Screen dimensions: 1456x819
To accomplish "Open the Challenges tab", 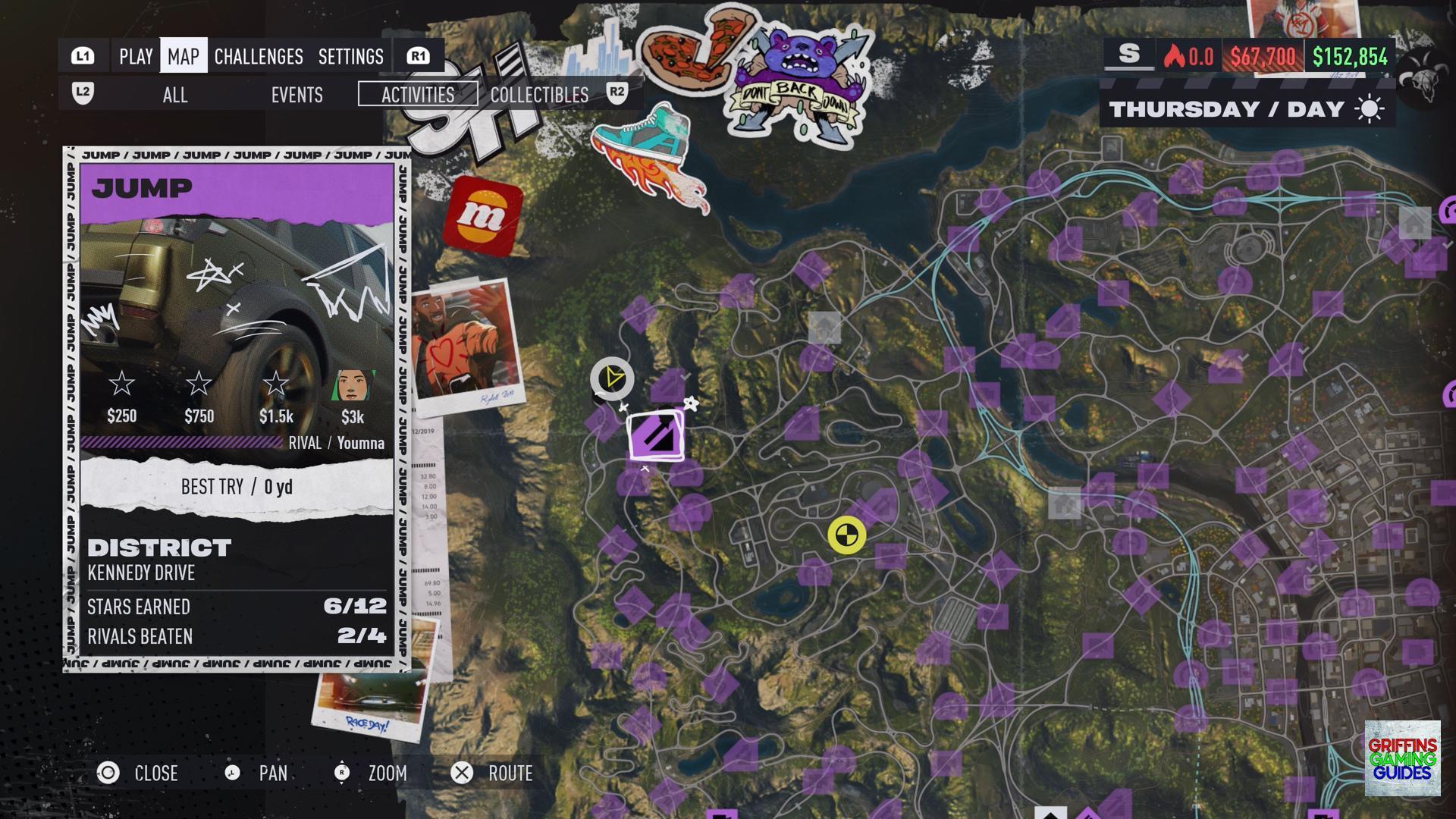I will [x=259, y=56].
